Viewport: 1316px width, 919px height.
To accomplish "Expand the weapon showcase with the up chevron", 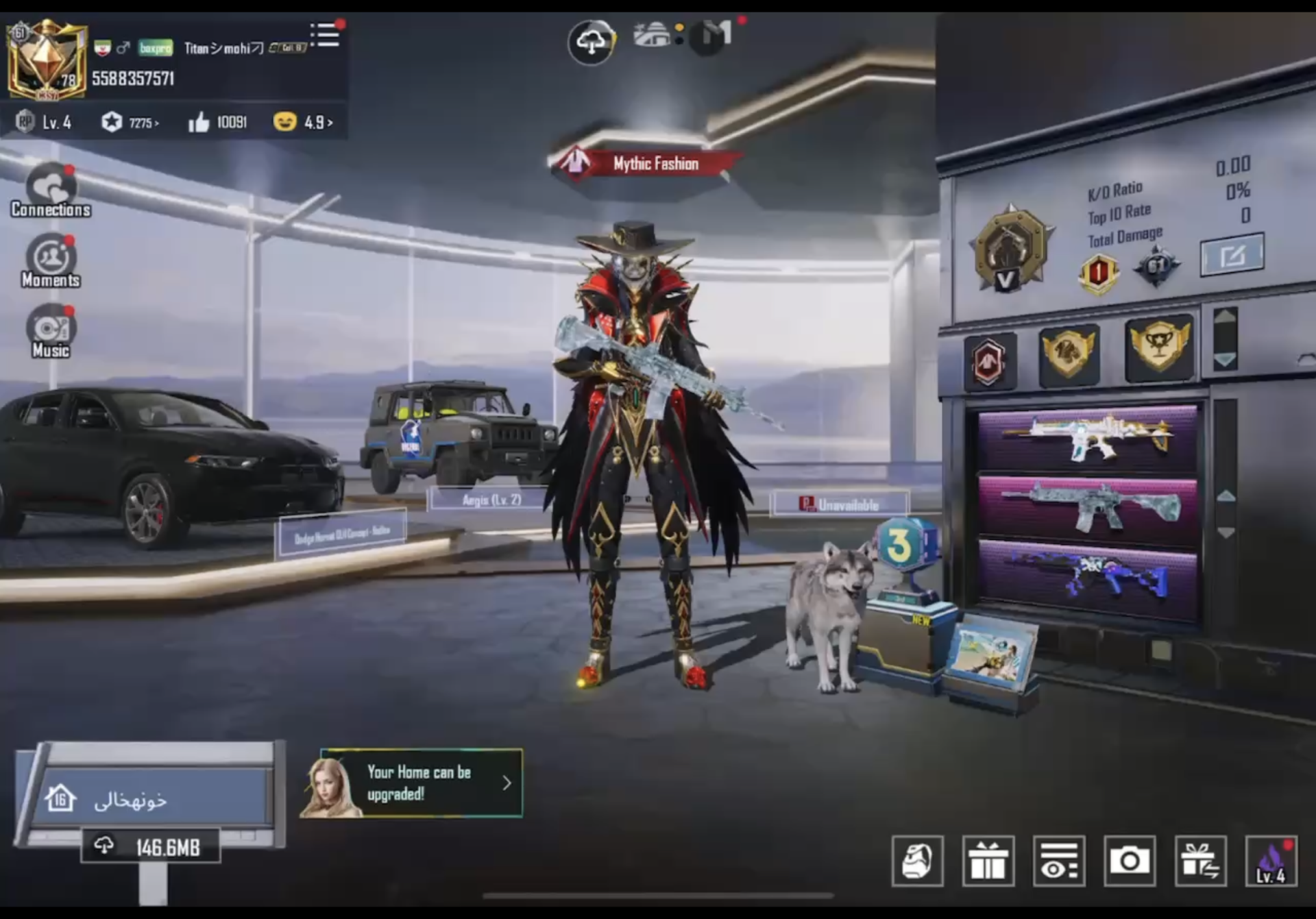I will [x=1226, y=491].
